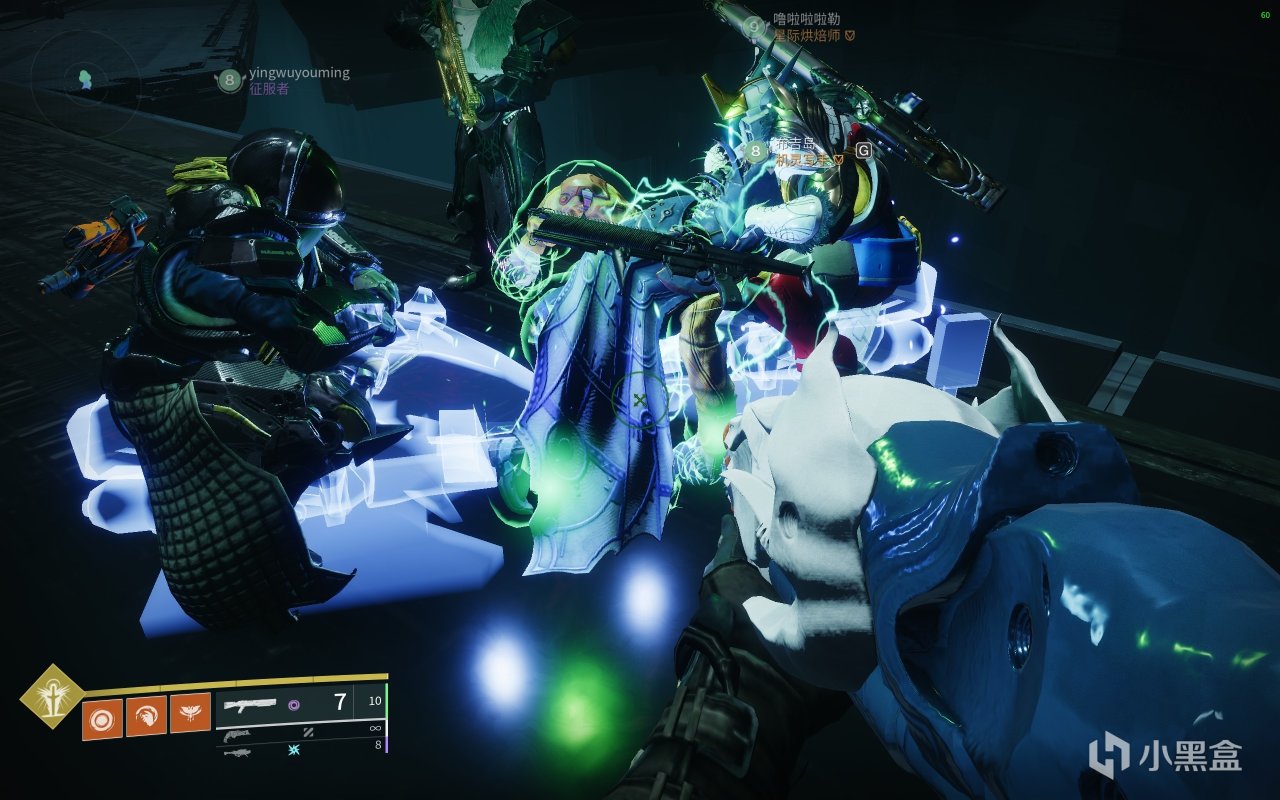This screenshot has width=1280, height=800.
Task: Activate the winged class ability icon
Action: pyautogui.click(x=190, y=715)
